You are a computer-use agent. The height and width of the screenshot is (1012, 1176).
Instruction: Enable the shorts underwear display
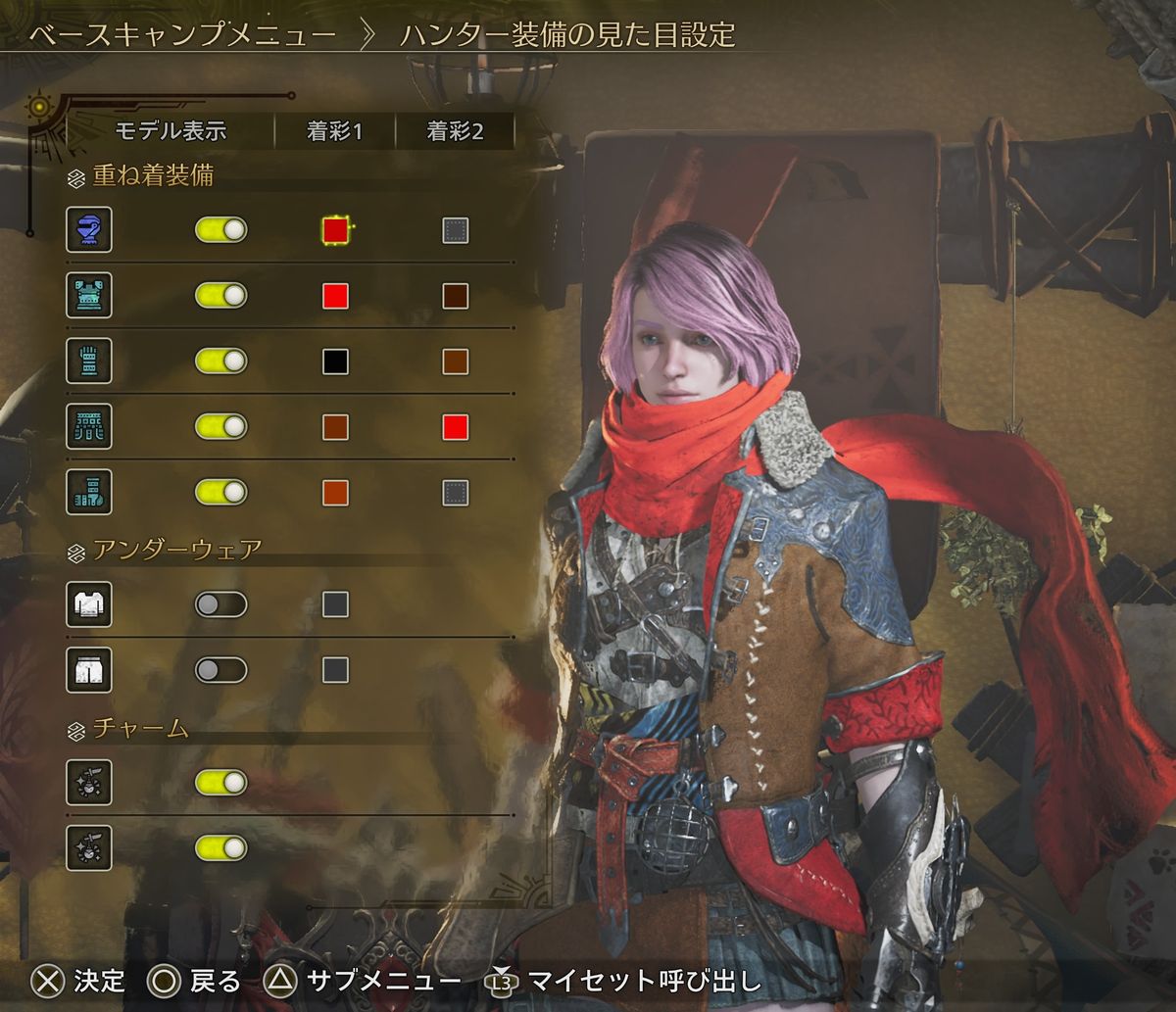coord(220,670)
